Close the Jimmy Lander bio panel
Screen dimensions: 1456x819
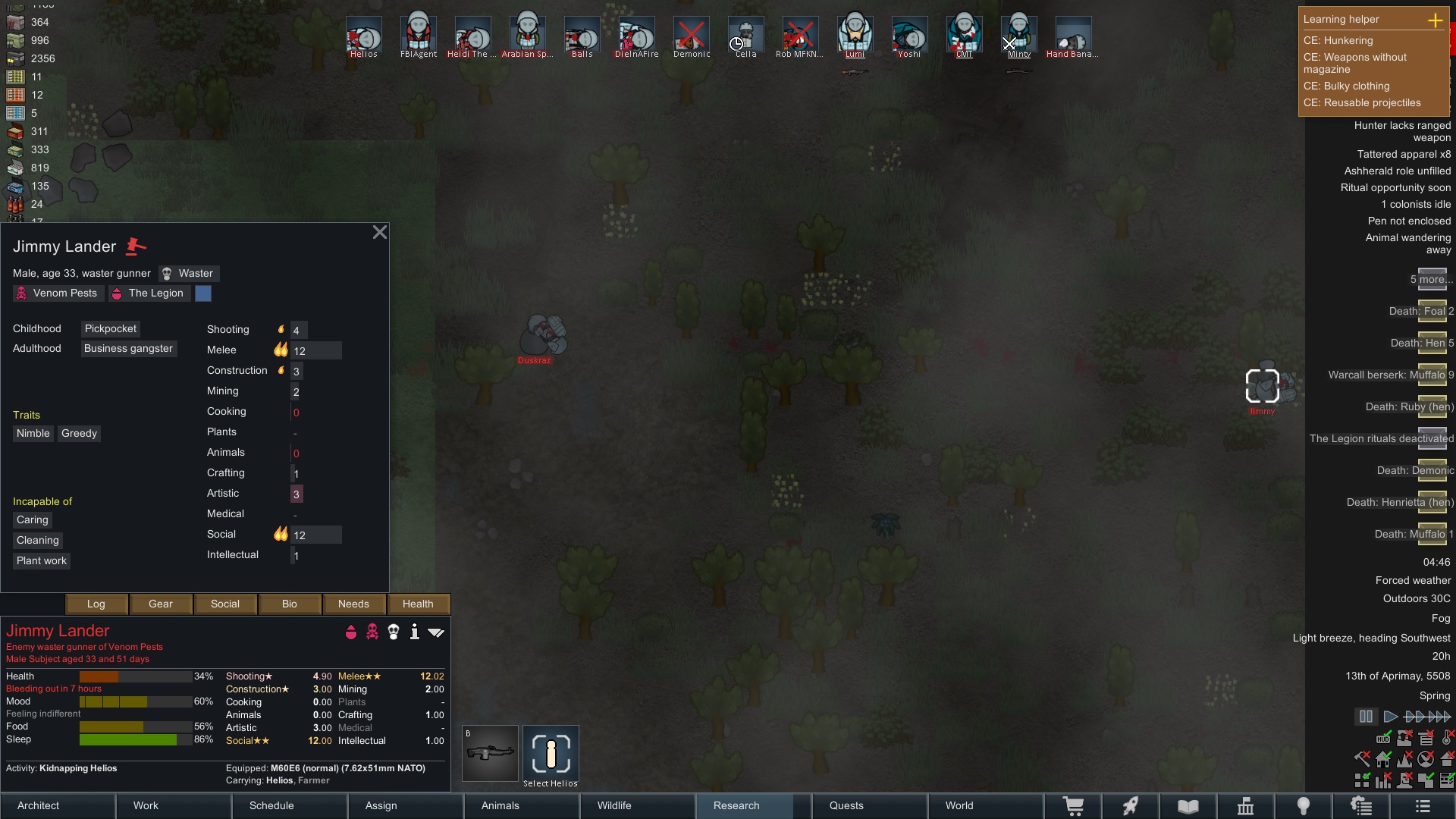pos(380,233)
